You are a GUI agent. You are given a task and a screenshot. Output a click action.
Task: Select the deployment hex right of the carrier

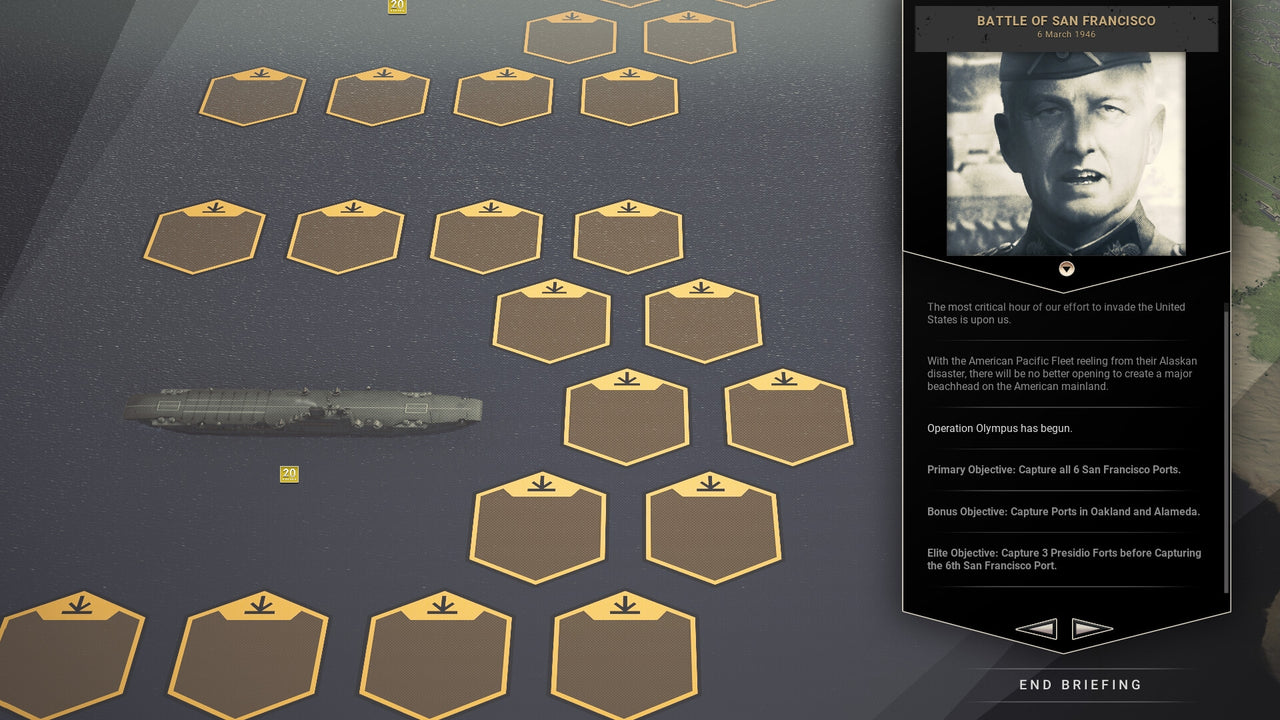[626, 418]
